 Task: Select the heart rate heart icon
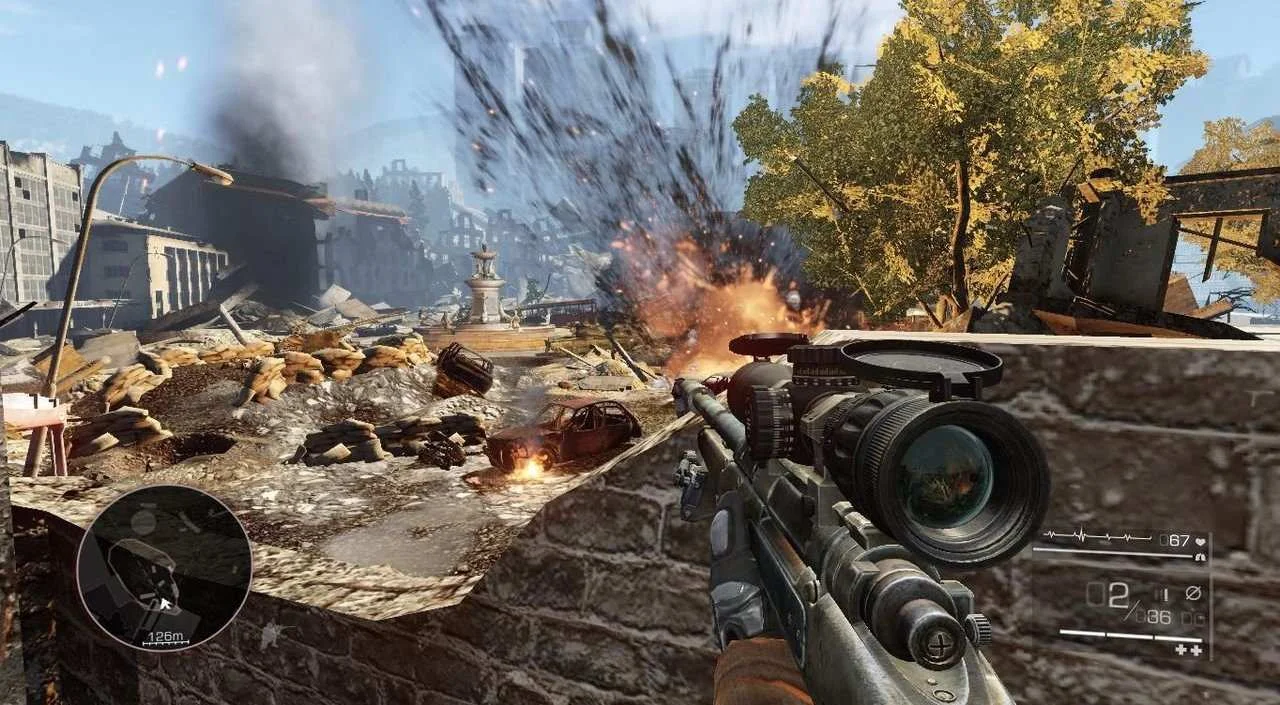click(x=1200, y=540)
